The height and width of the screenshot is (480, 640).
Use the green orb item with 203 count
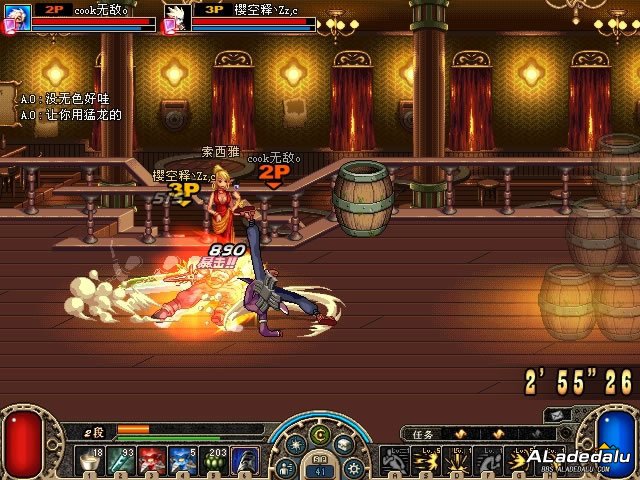coord(215,461)
